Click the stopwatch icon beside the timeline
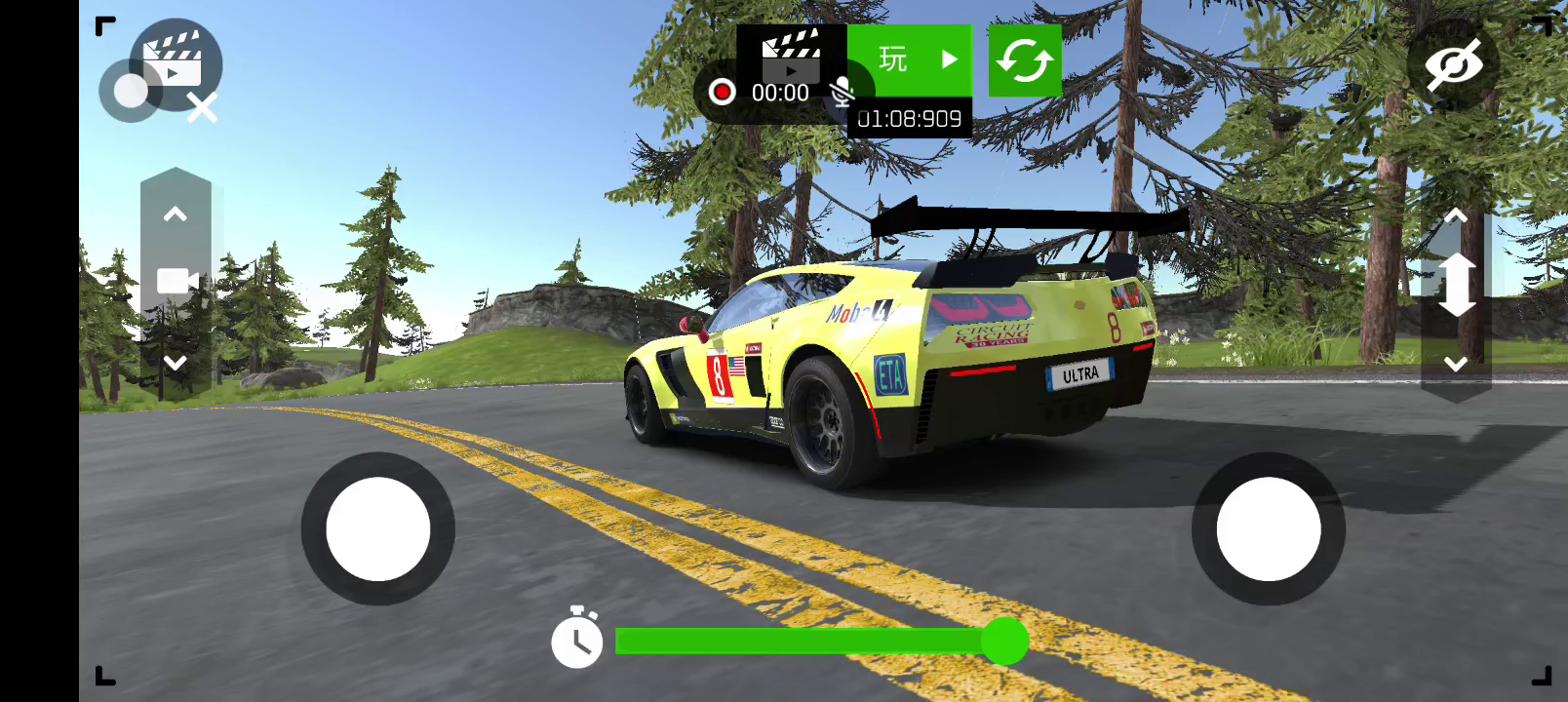The image size is (1568, 702). [x=577, y=639]
